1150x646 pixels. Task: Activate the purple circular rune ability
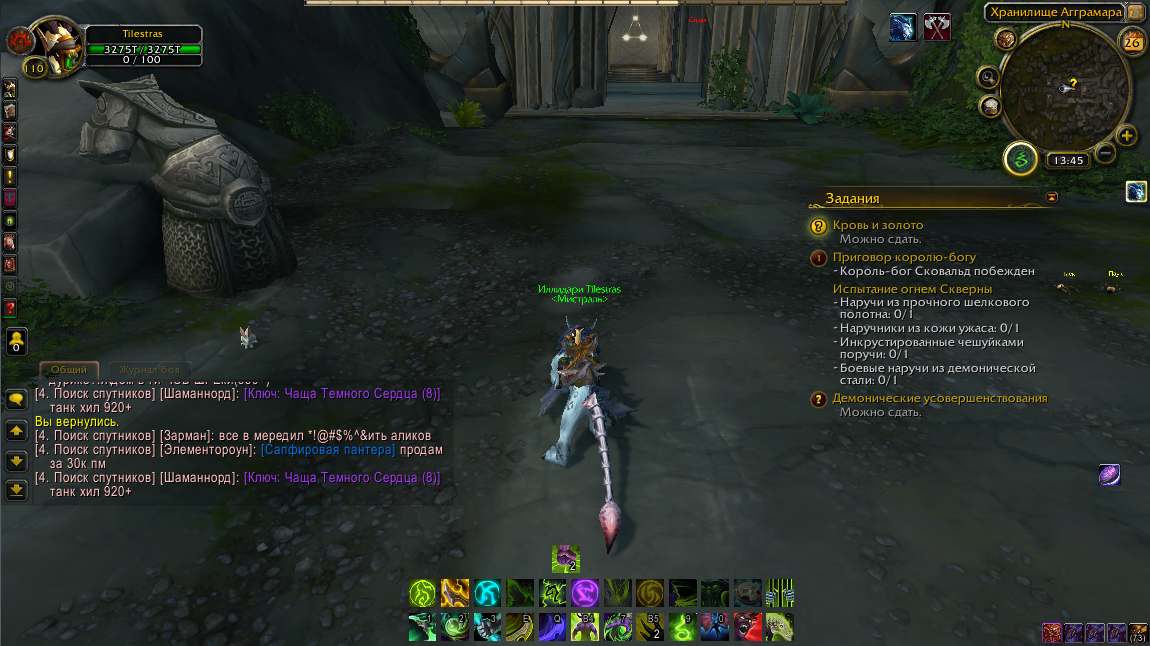pyautogui.click(x=584, y=593)
